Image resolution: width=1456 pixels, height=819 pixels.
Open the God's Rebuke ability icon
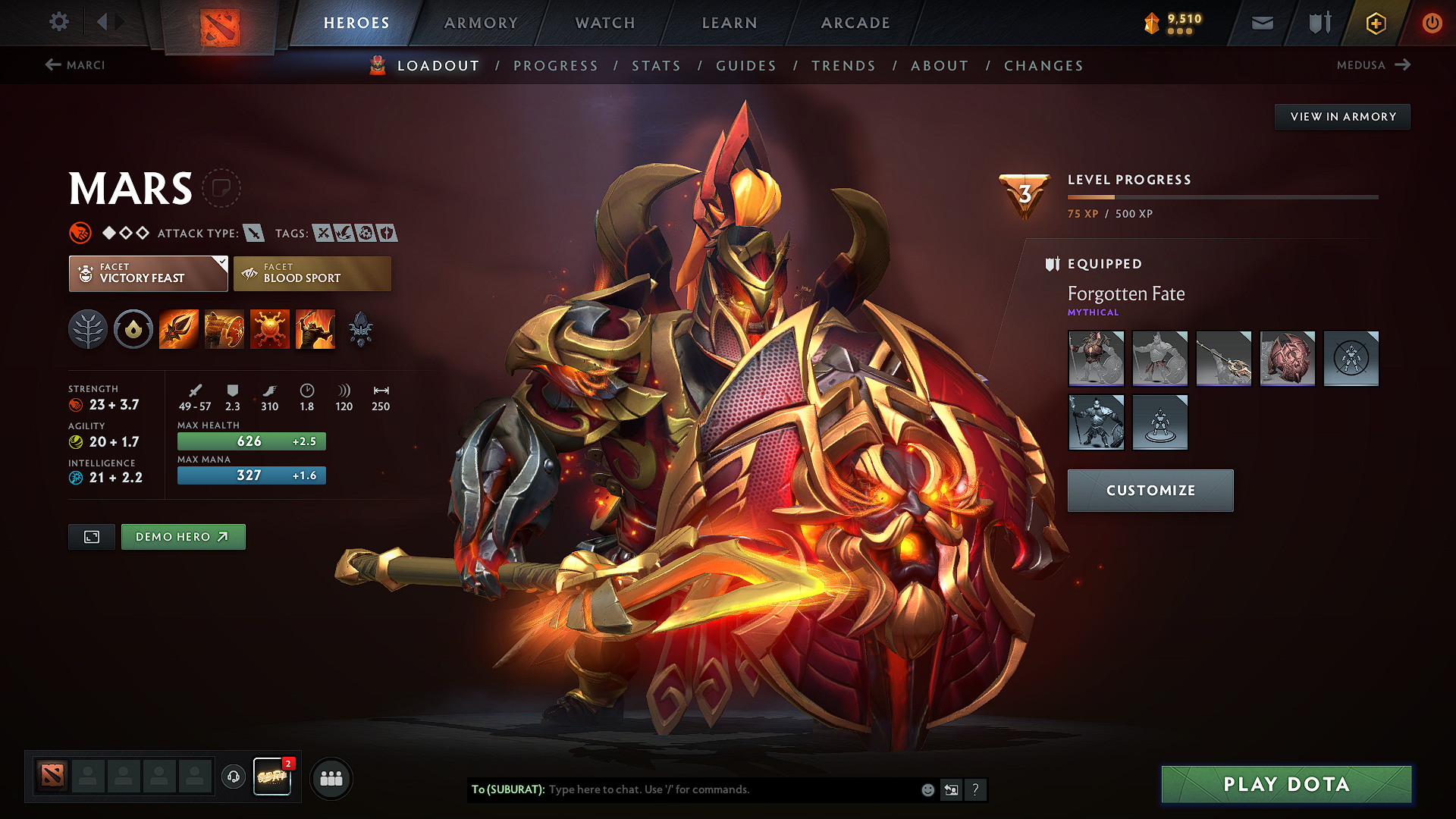[x=224, y=328]
